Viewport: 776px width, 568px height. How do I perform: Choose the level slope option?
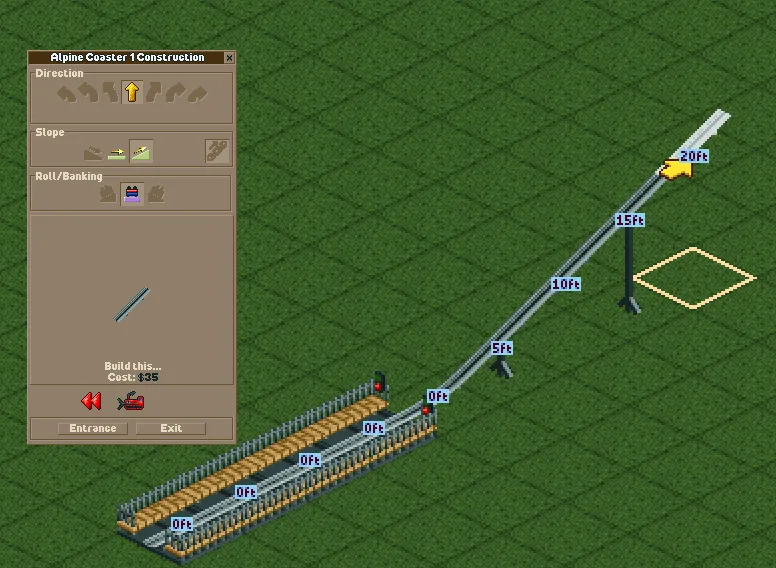tap(117, 151)
